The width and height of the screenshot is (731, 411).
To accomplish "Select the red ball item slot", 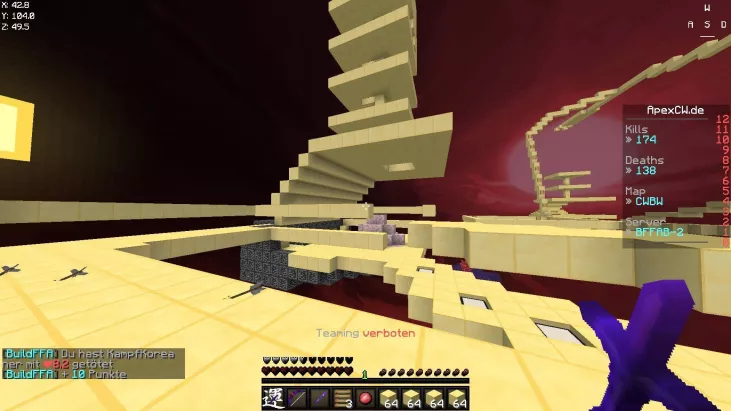I will (366, 398).
